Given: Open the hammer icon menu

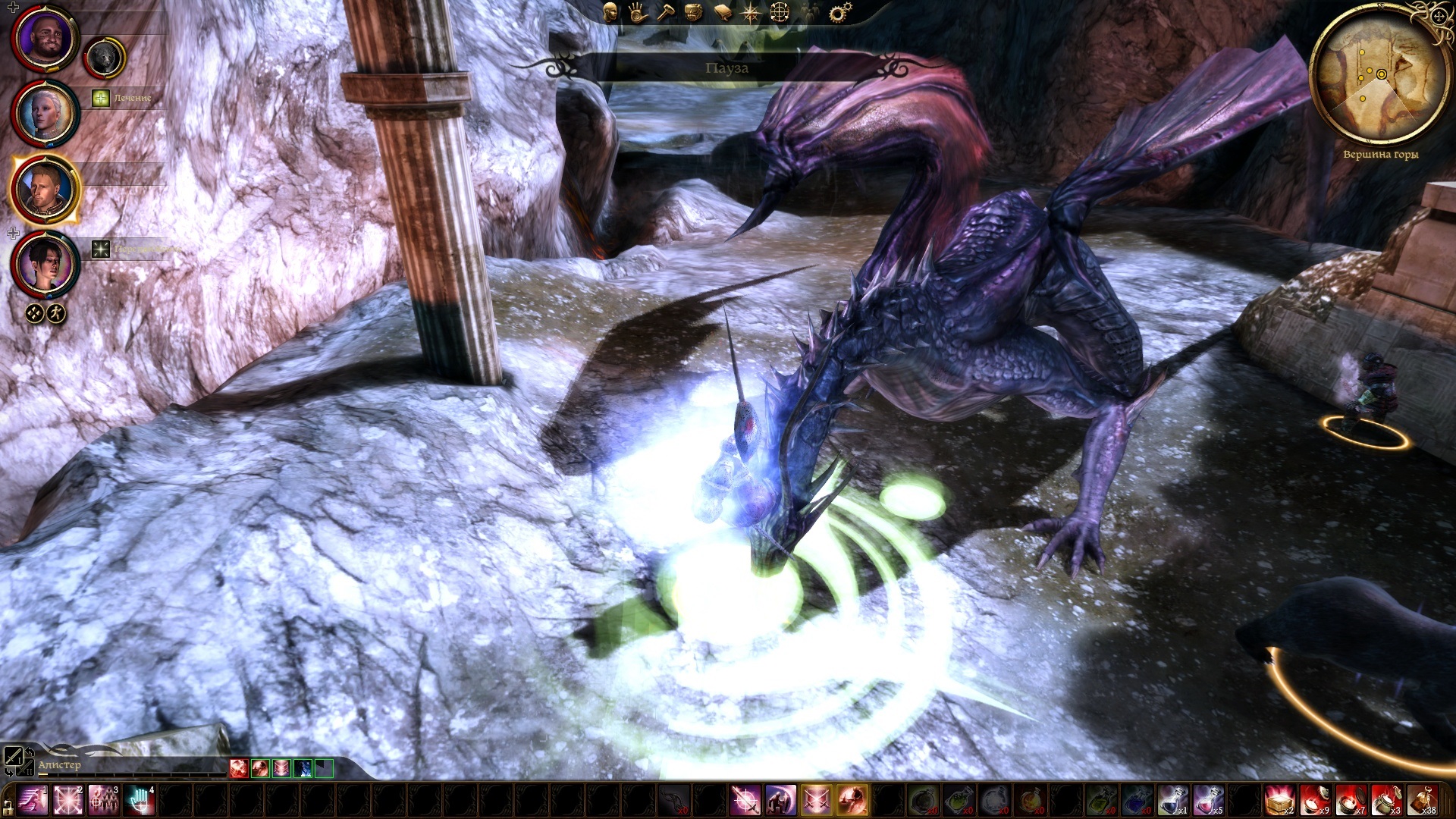Looking at the screenshot, I should pos(665,12).
